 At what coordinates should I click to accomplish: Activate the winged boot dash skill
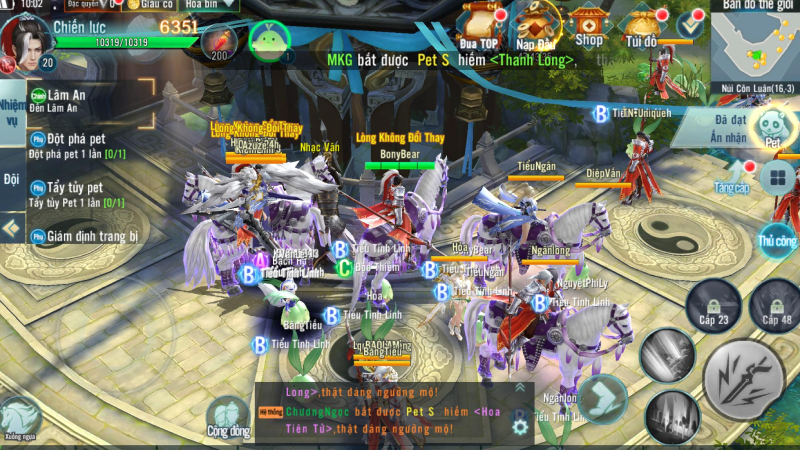[602, 397]
